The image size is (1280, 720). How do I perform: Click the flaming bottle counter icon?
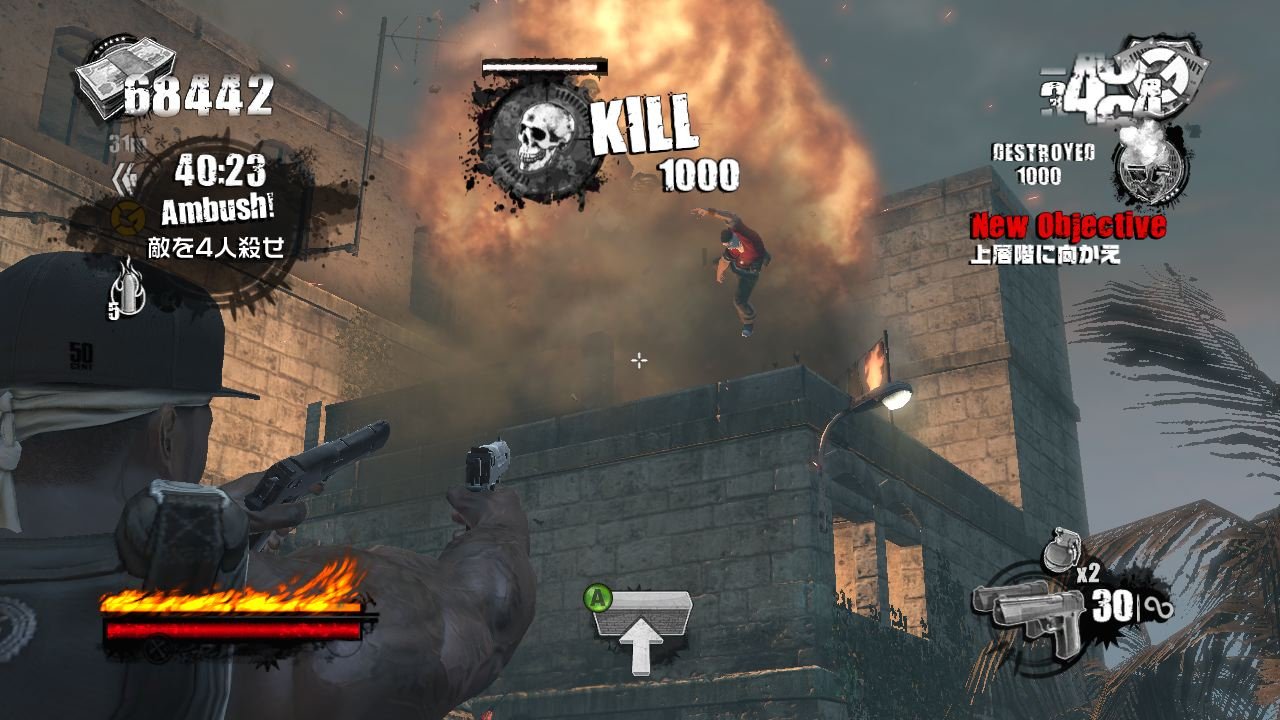(x=125, y=285)
